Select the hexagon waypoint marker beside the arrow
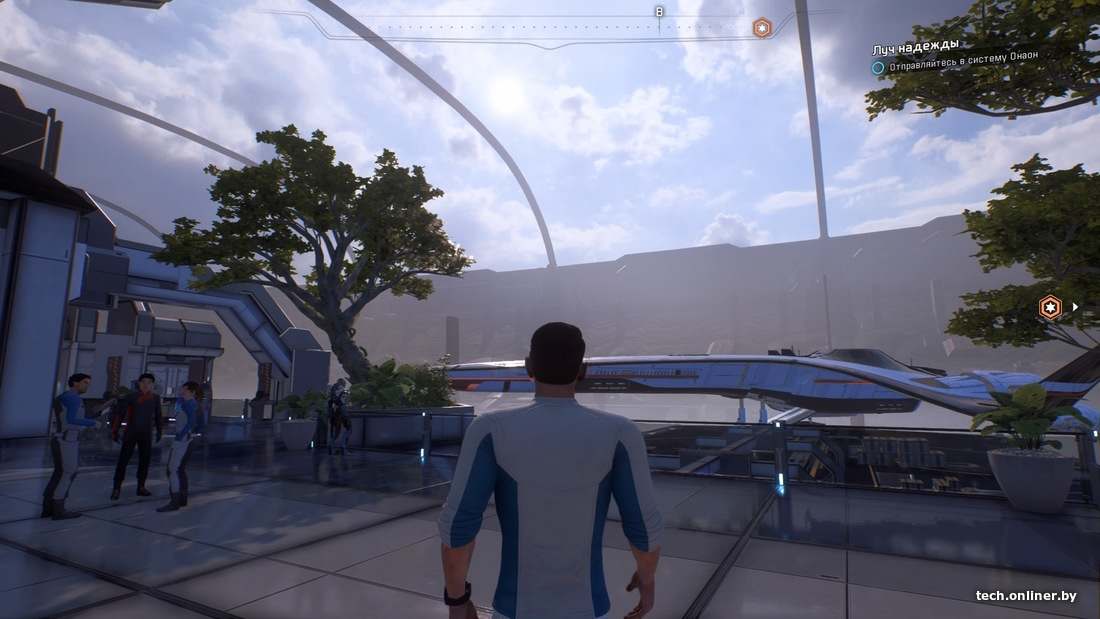Viewport: 1100px width, 619px height. click(1050, 307)
